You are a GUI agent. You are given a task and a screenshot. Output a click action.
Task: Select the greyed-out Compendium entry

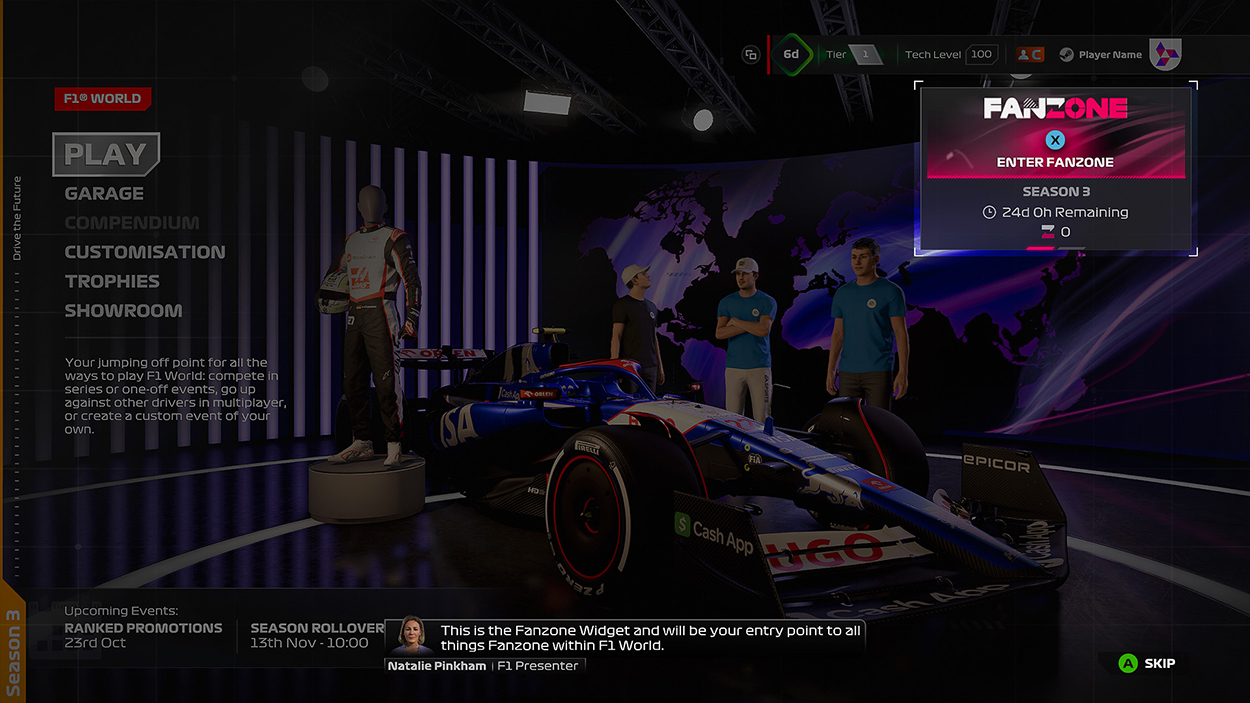pos(132,223)
